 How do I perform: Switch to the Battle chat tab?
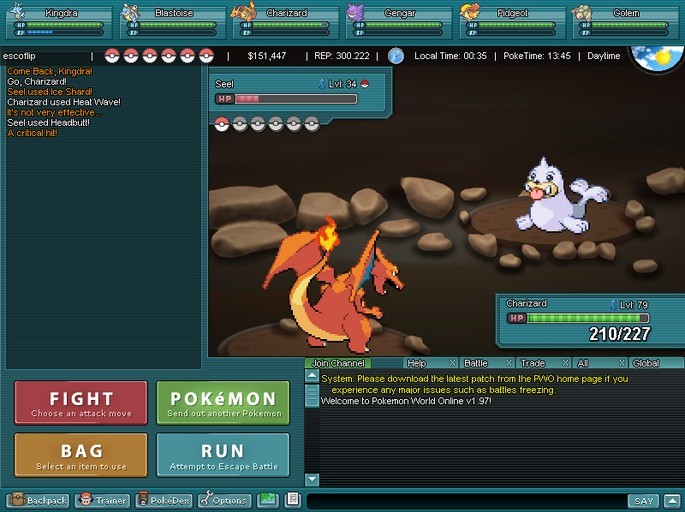click(x=475, y=363)
